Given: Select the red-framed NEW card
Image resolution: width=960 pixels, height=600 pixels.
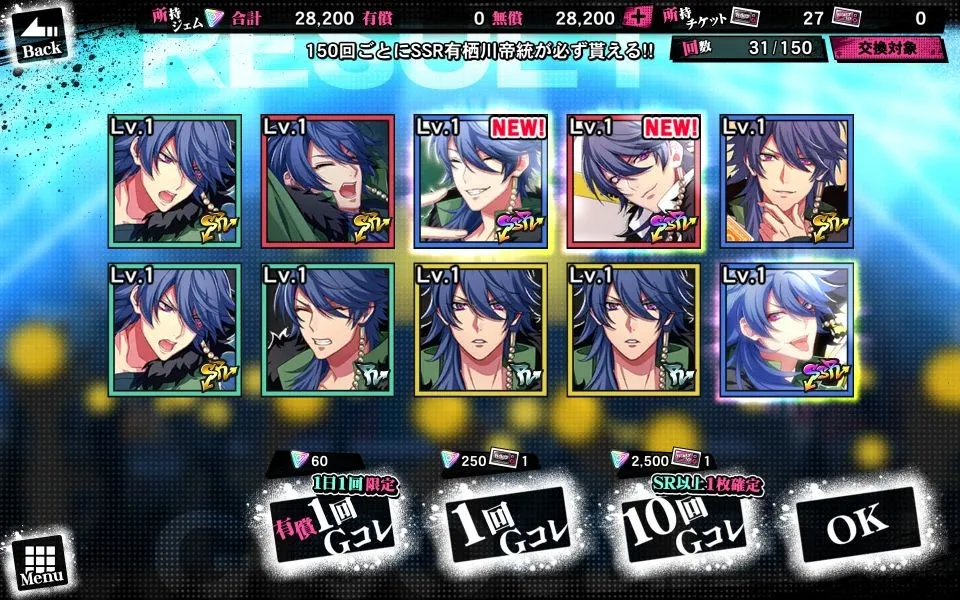Looking at the screenshot, I should coord(632,182).
